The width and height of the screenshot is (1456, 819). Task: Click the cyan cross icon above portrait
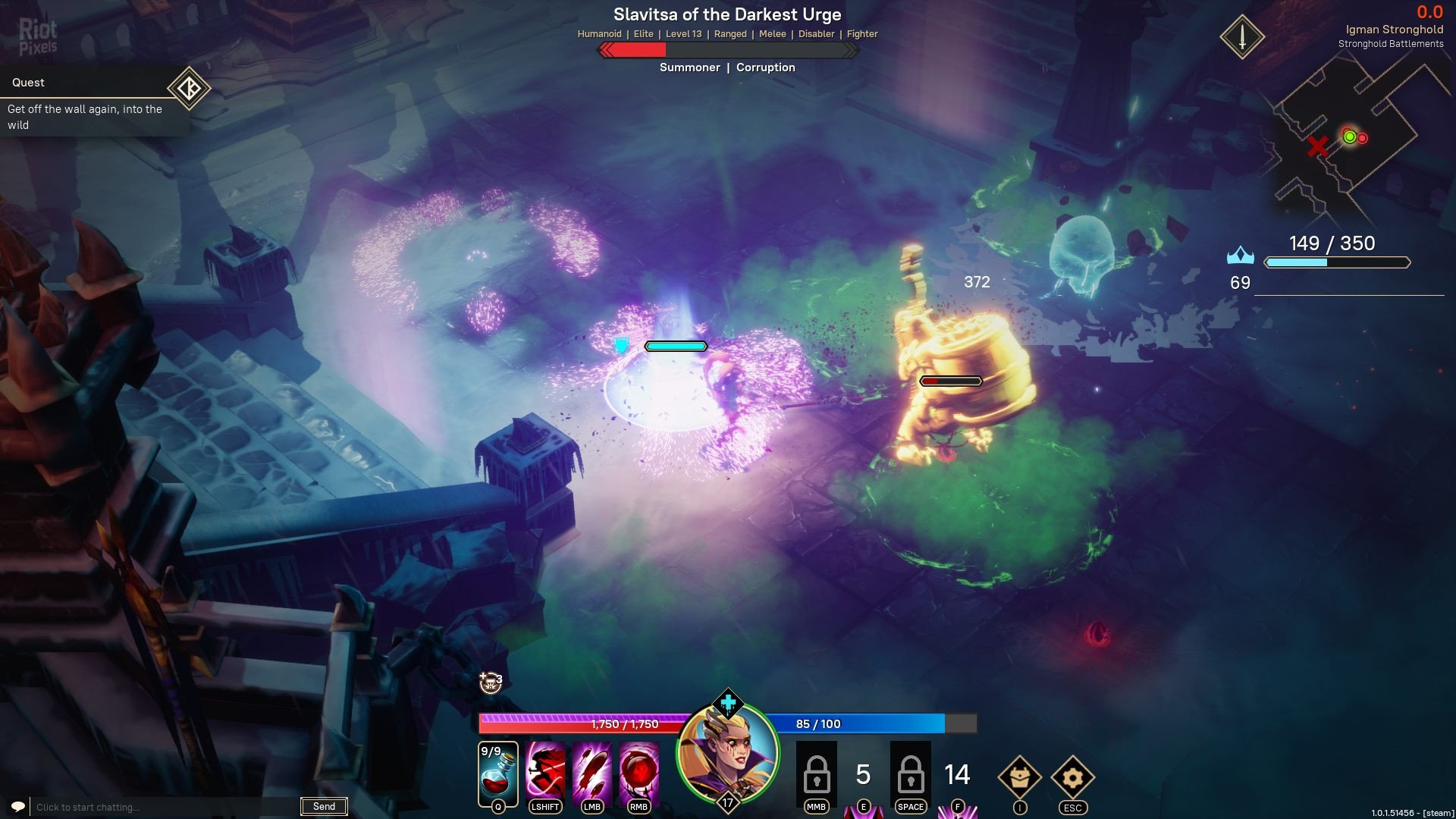pos(727,704)
